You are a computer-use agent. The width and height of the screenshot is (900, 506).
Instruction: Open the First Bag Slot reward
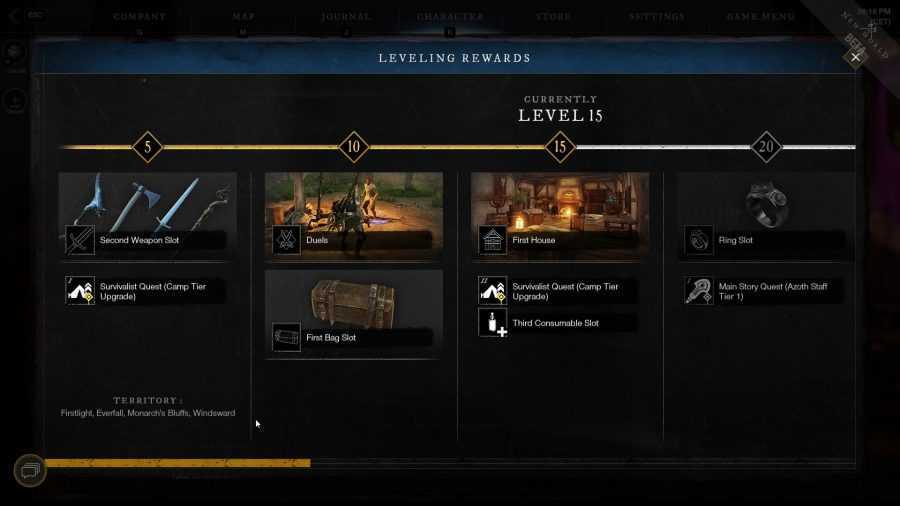pyautogui.click(x=353, y=314)
